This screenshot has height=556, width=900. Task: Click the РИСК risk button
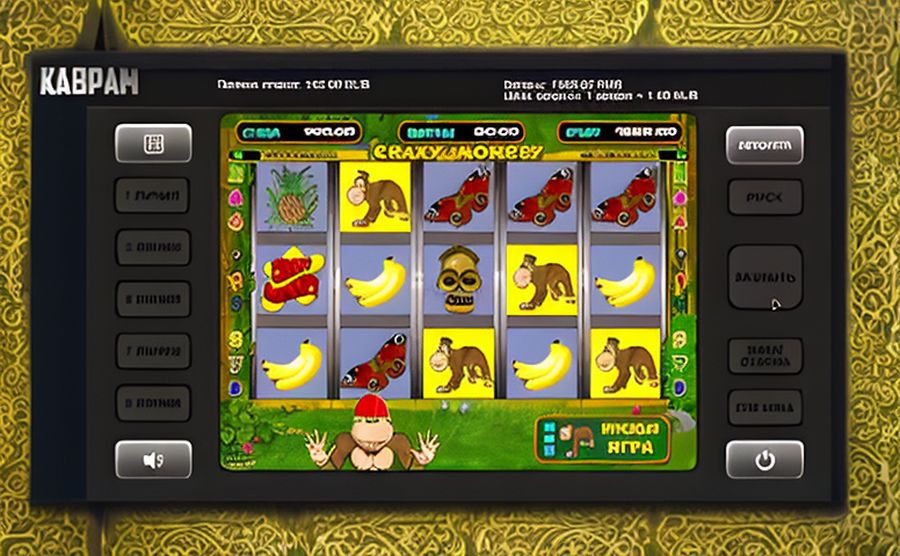tap(764, 198)
